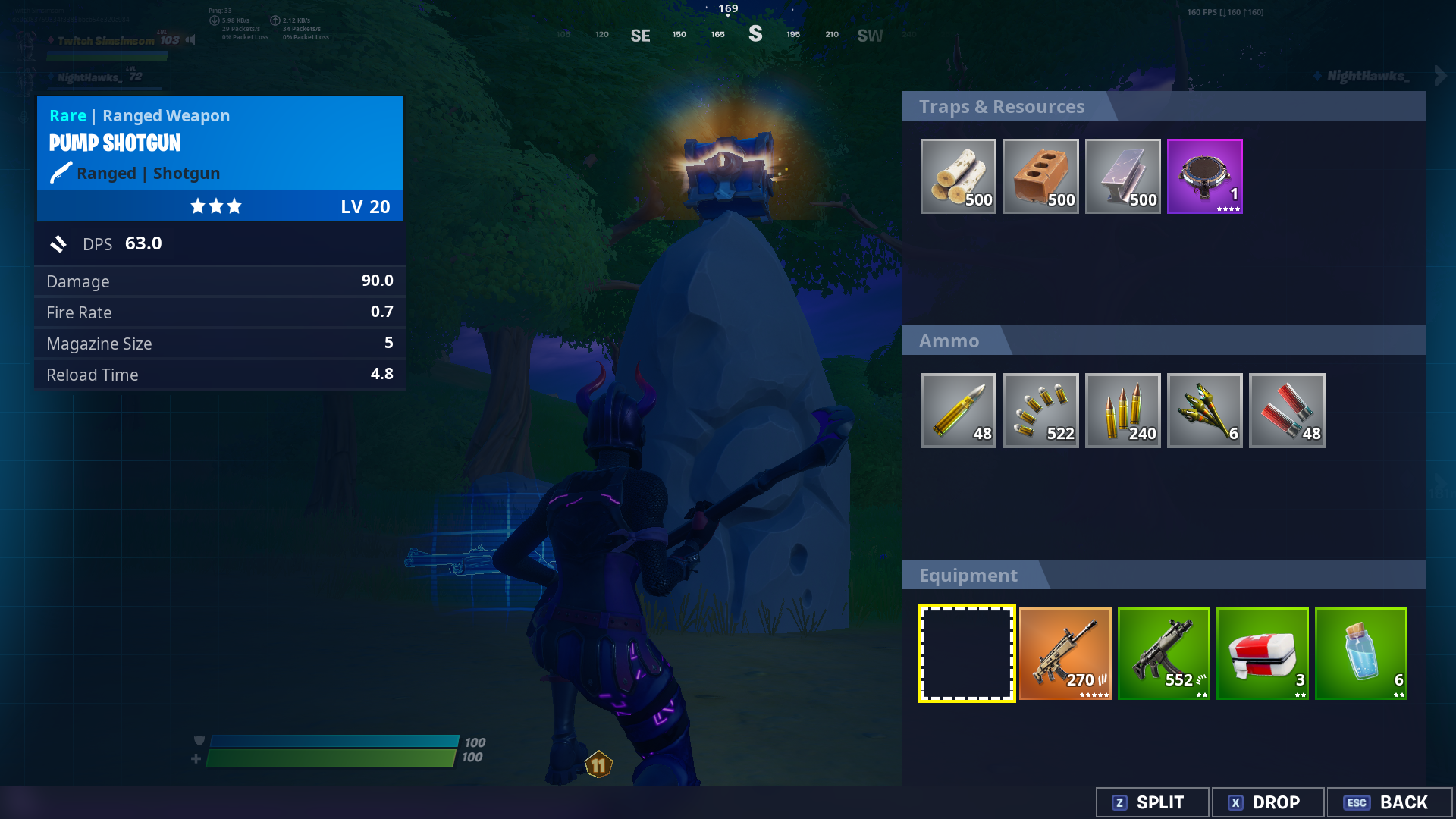The width and height of the screenshot is (1456, 819).
Task: Select the small shield potion slot
Action: (x=1360, y=654)
